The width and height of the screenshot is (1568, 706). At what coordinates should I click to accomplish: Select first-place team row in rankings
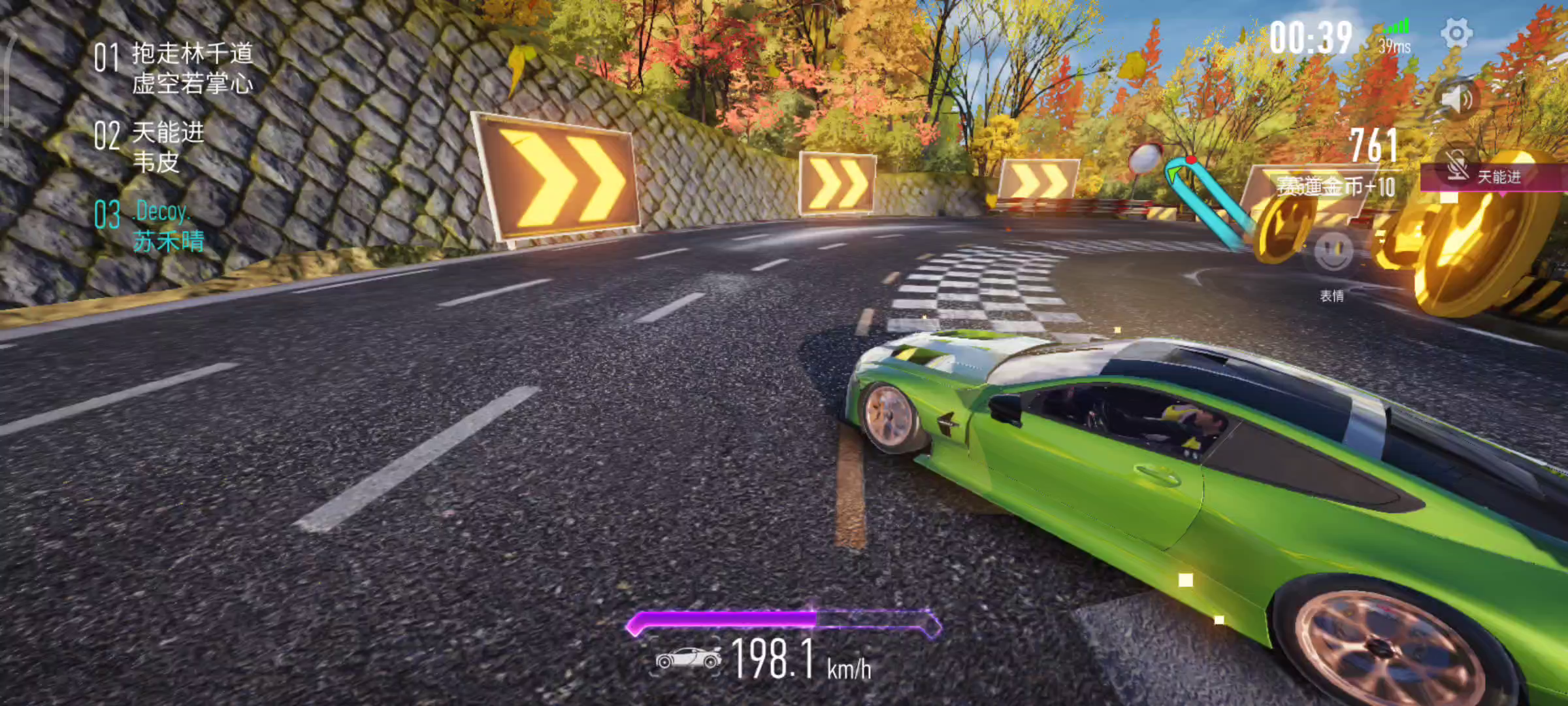[x=174, y=68]
